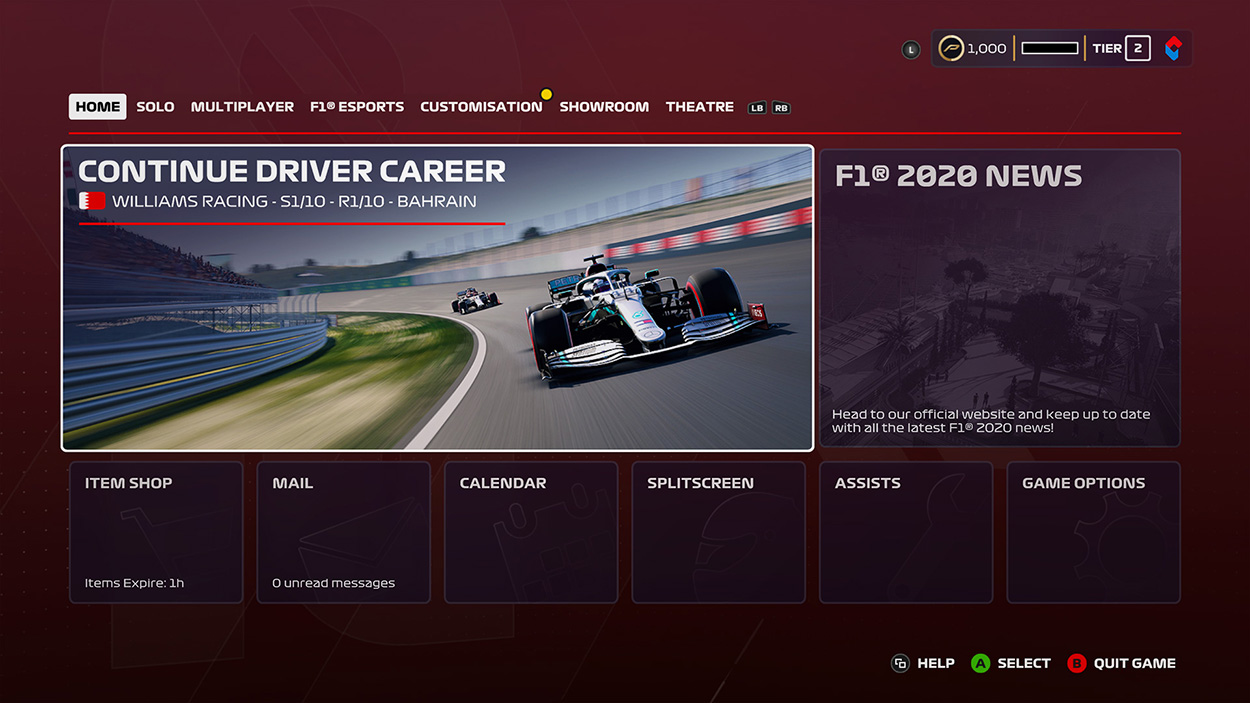Show the Calendar tile
The width and height of the screenshot is (1250, 703).
pyautogui.click(x=531, y=532)
